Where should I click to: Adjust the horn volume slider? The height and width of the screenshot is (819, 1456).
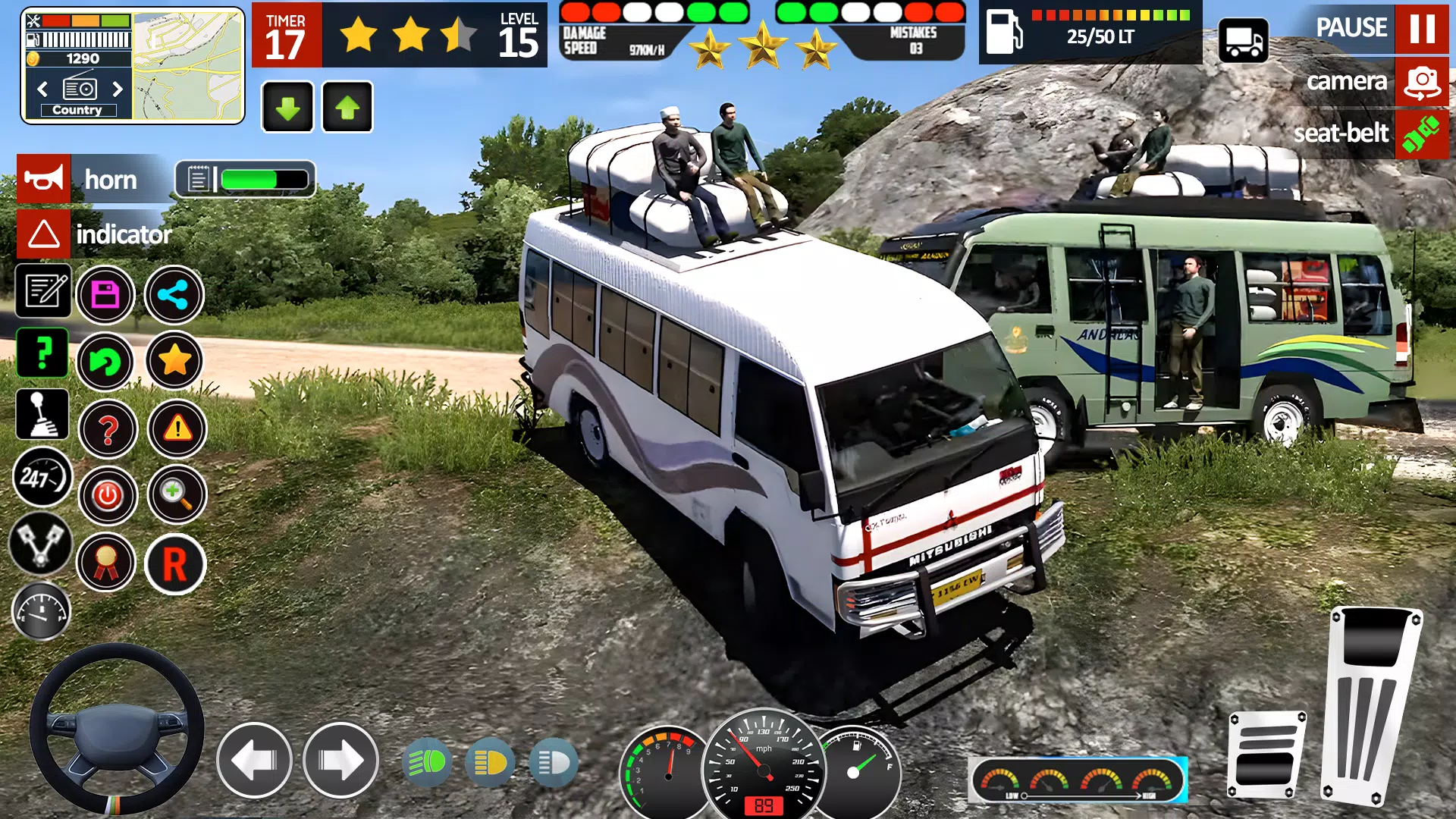coord(250,180)
